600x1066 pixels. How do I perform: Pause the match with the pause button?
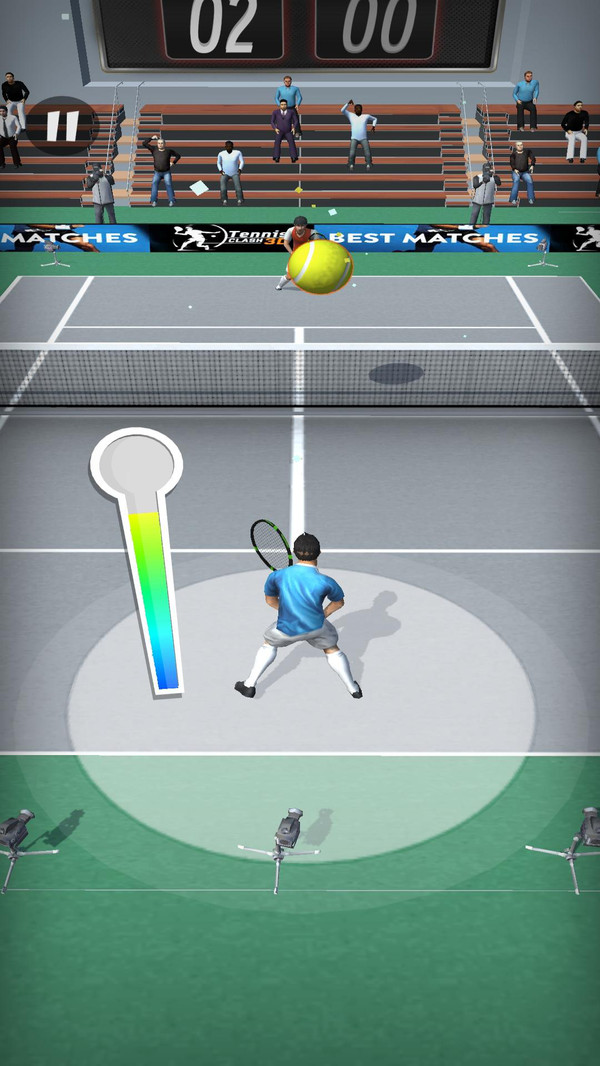(x=61, y=126)
